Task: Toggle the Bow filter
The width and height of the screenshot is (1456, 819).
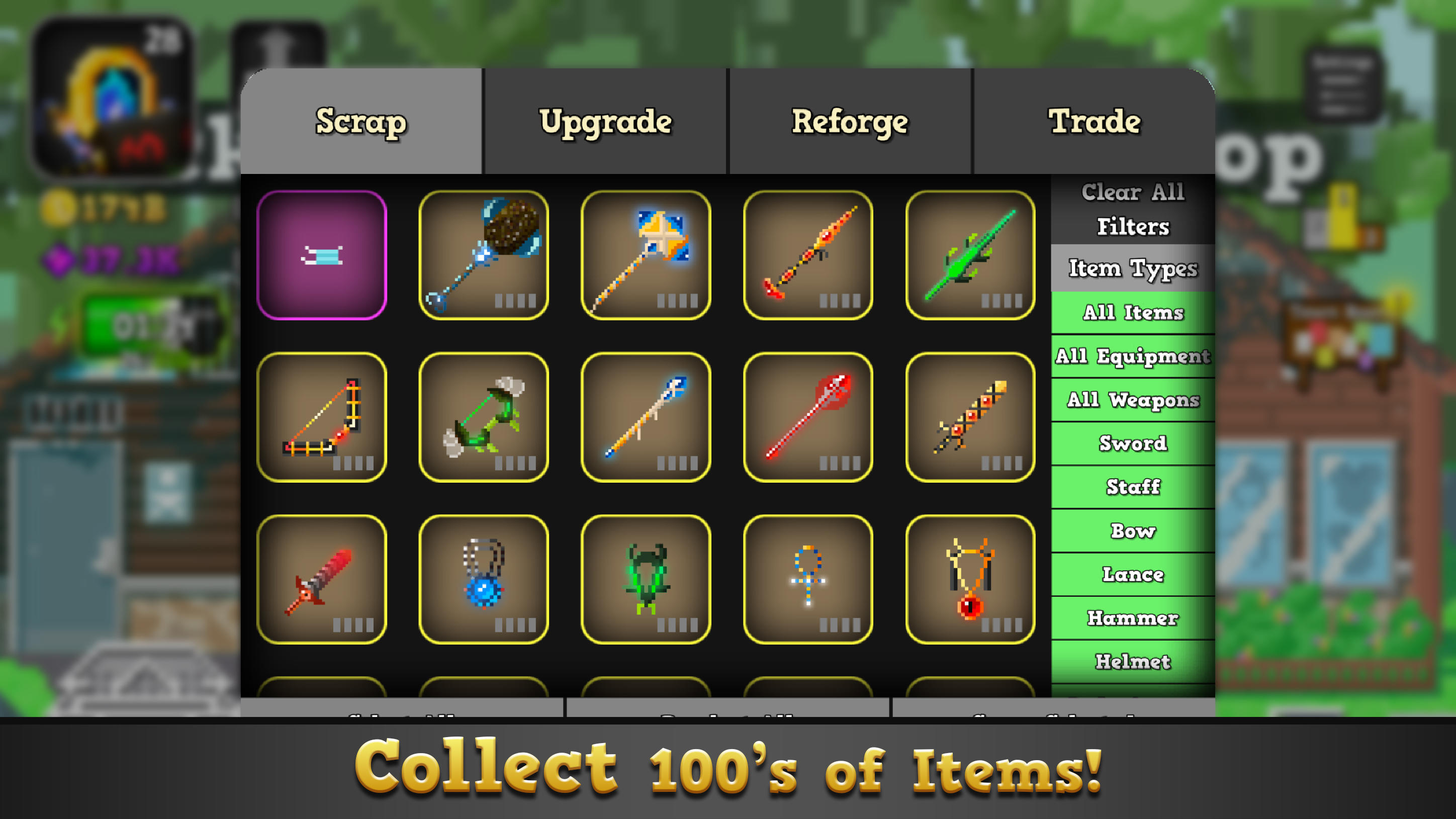Action: [x=1132, y=531]
